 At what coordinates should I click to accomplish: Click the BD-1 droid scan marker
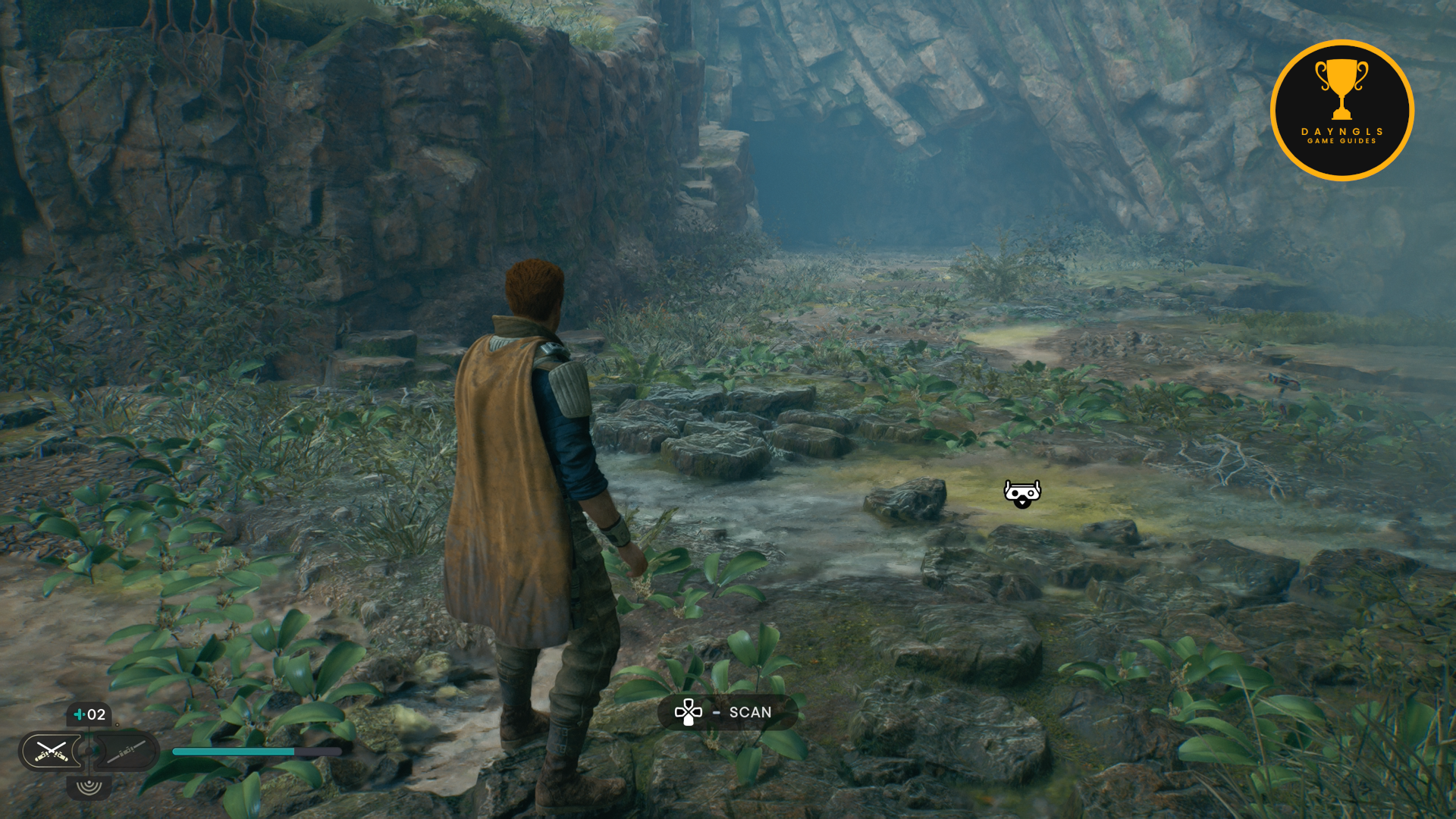click(x=1022, y=494)
